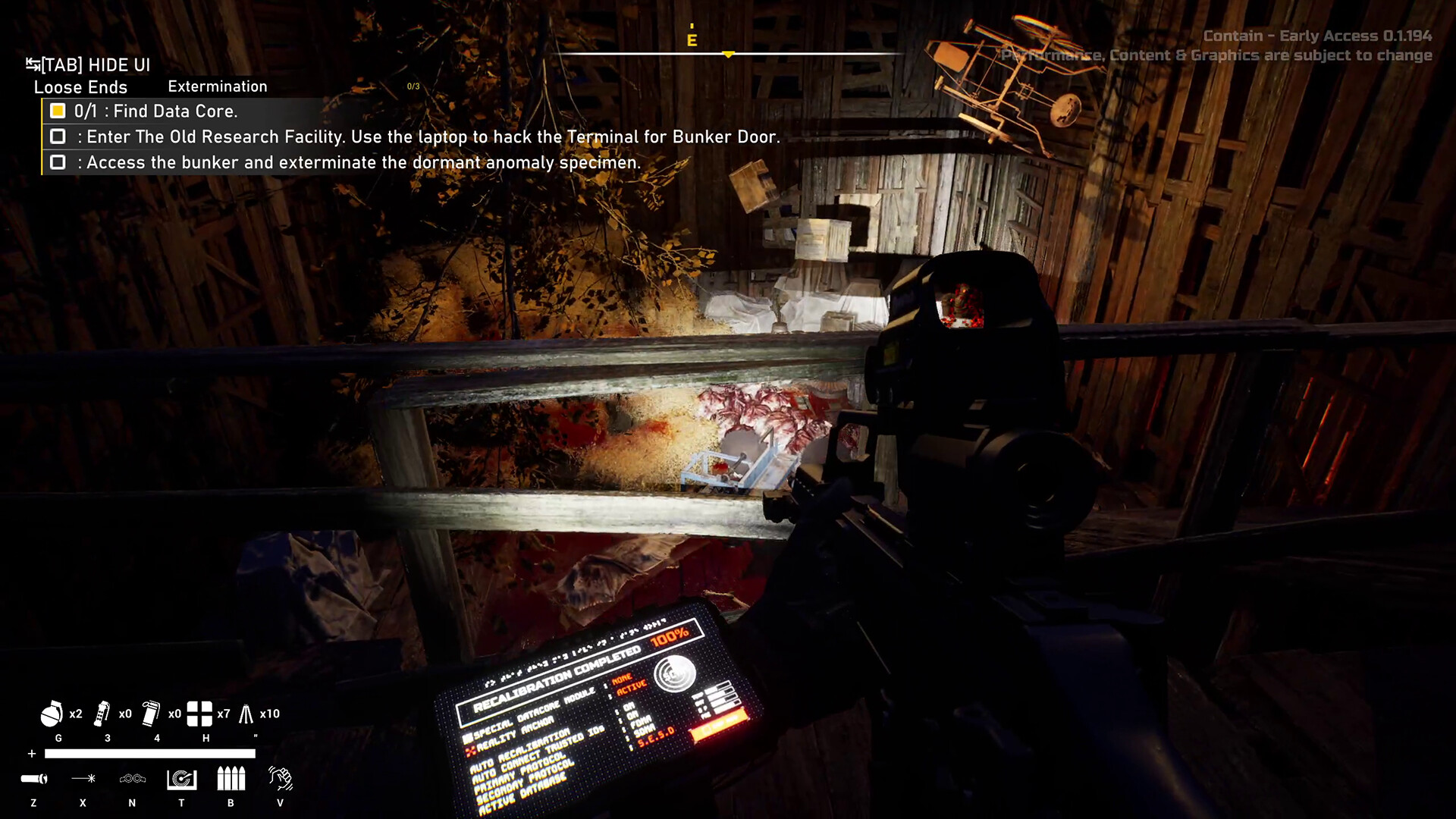
Task: Pick the smoke grenade canister slot
Action: [151, 714]
